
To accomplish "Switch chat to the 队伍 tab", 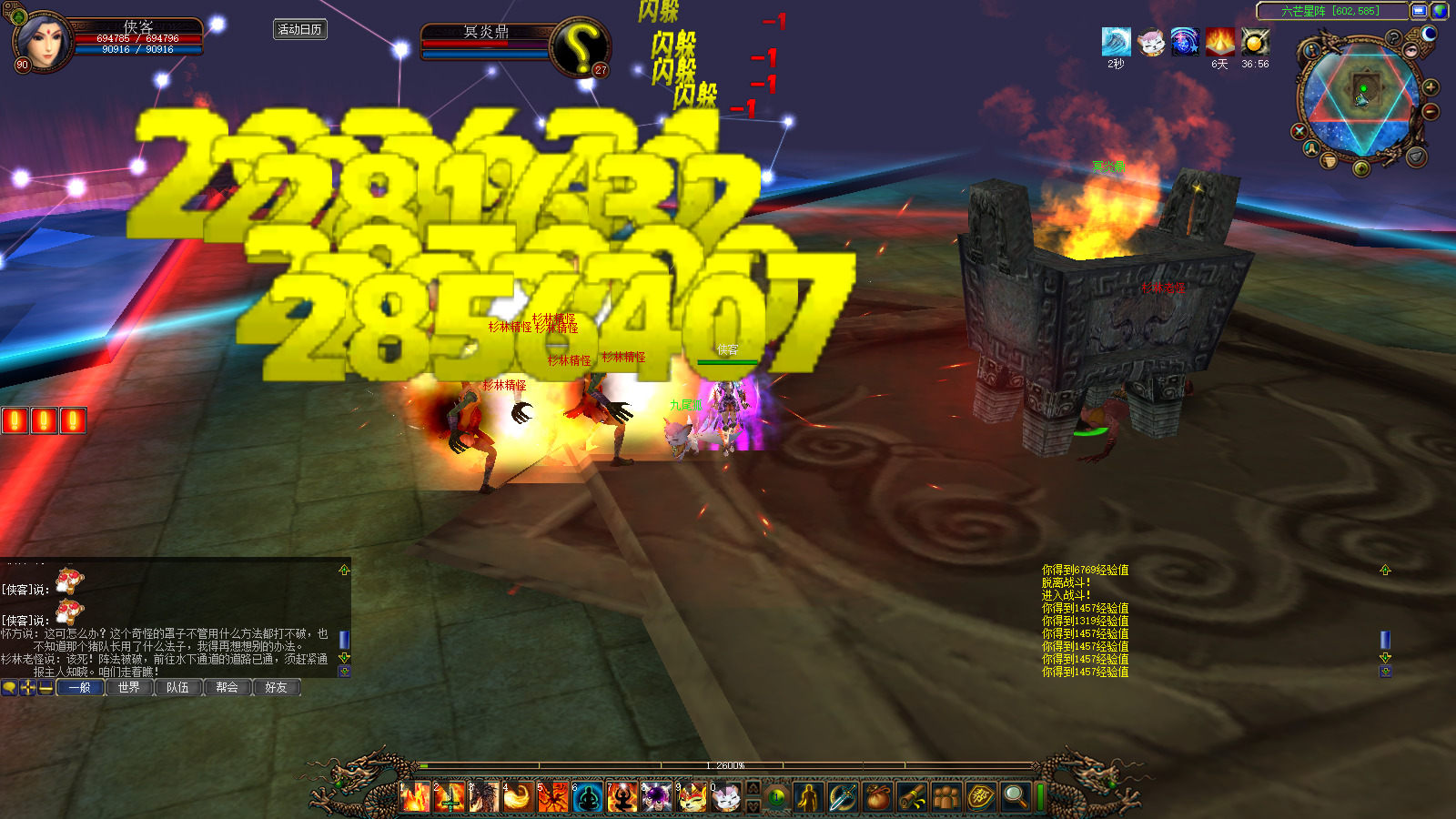I will point(178,688).
